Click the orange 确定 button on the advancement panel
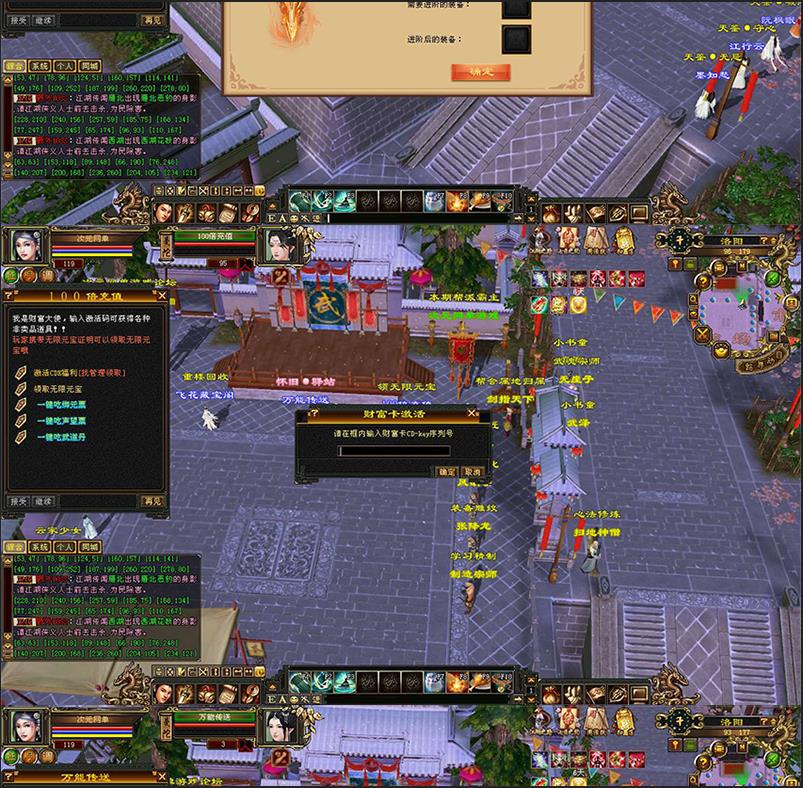Image resolution: width=803 pixels, height=788 pixels. click(480, 72)
